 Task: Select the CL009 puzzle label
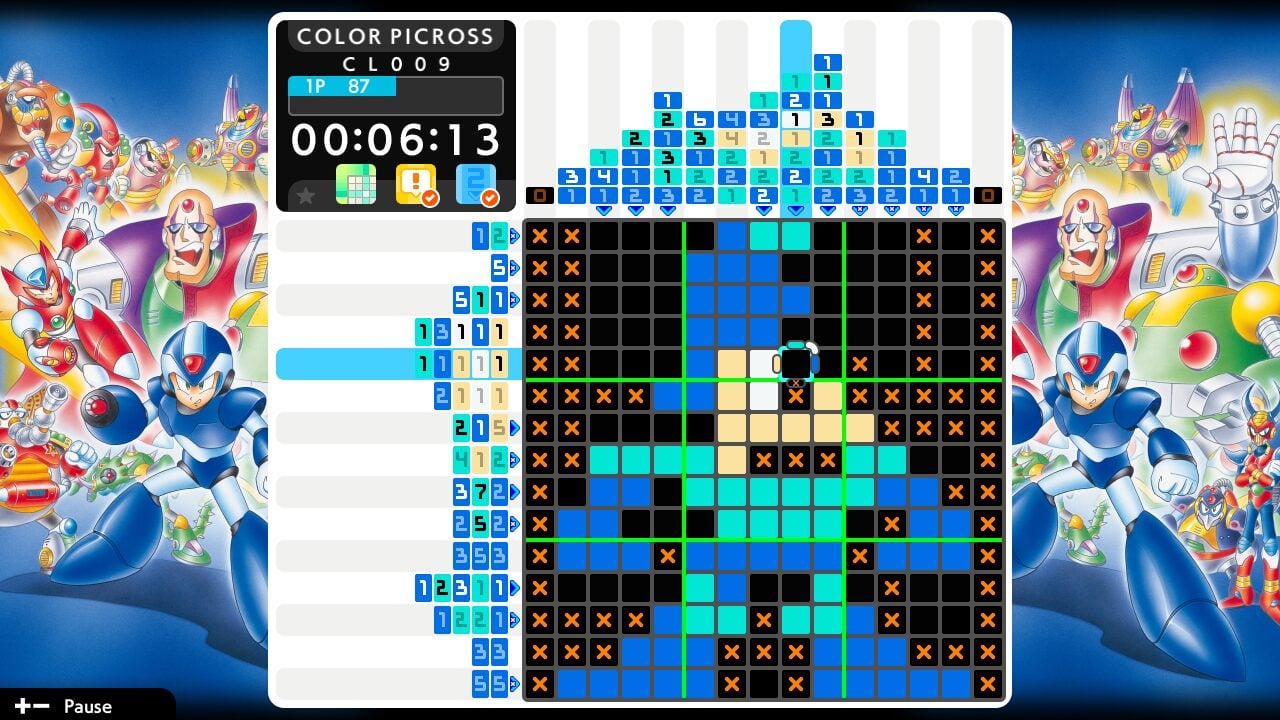(x=394, y=62)
